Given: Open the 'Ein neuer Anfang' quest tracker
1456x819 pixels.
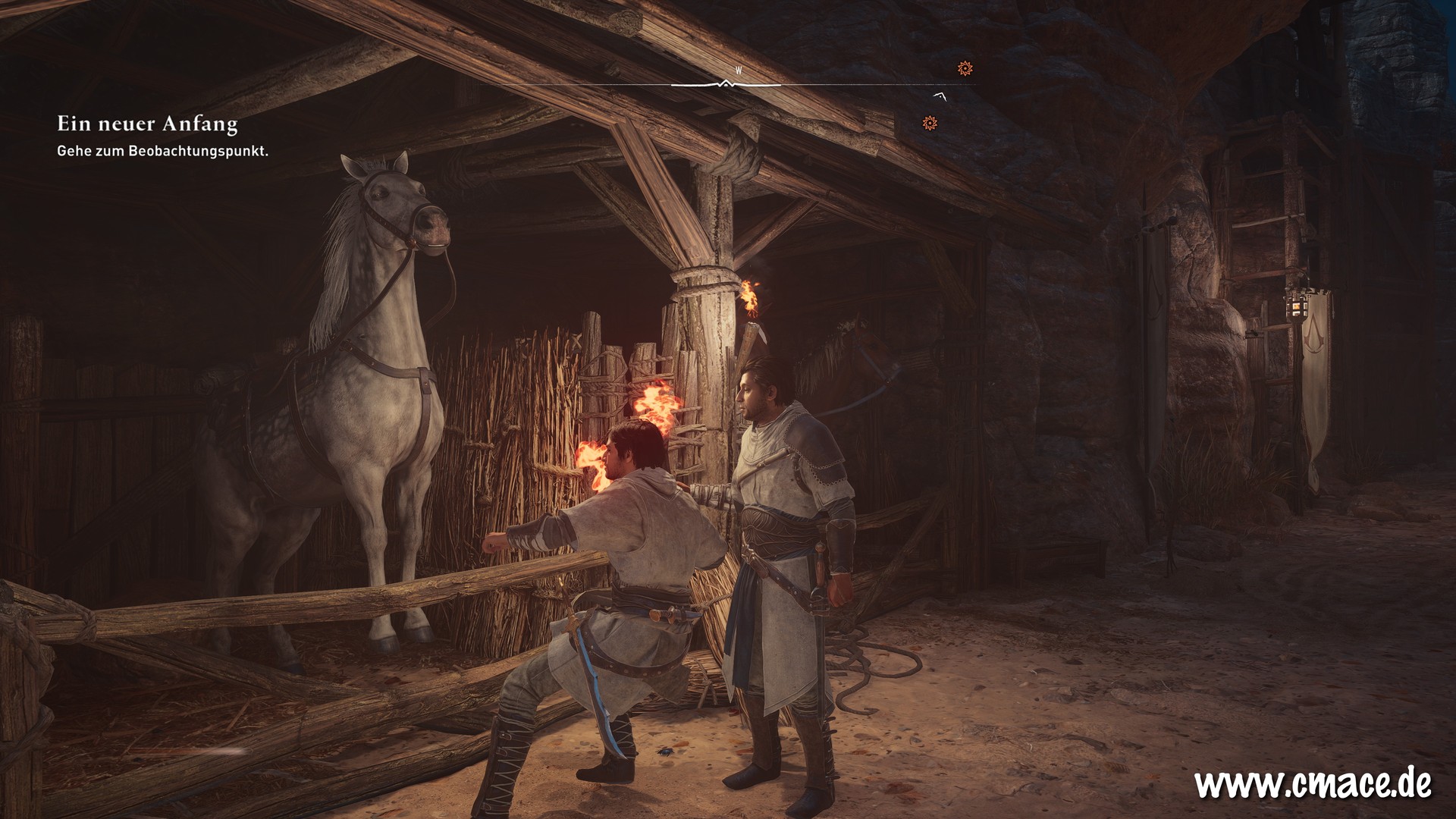Looking at the screenshot, I should pyautogui.click(x=147, y=124).
